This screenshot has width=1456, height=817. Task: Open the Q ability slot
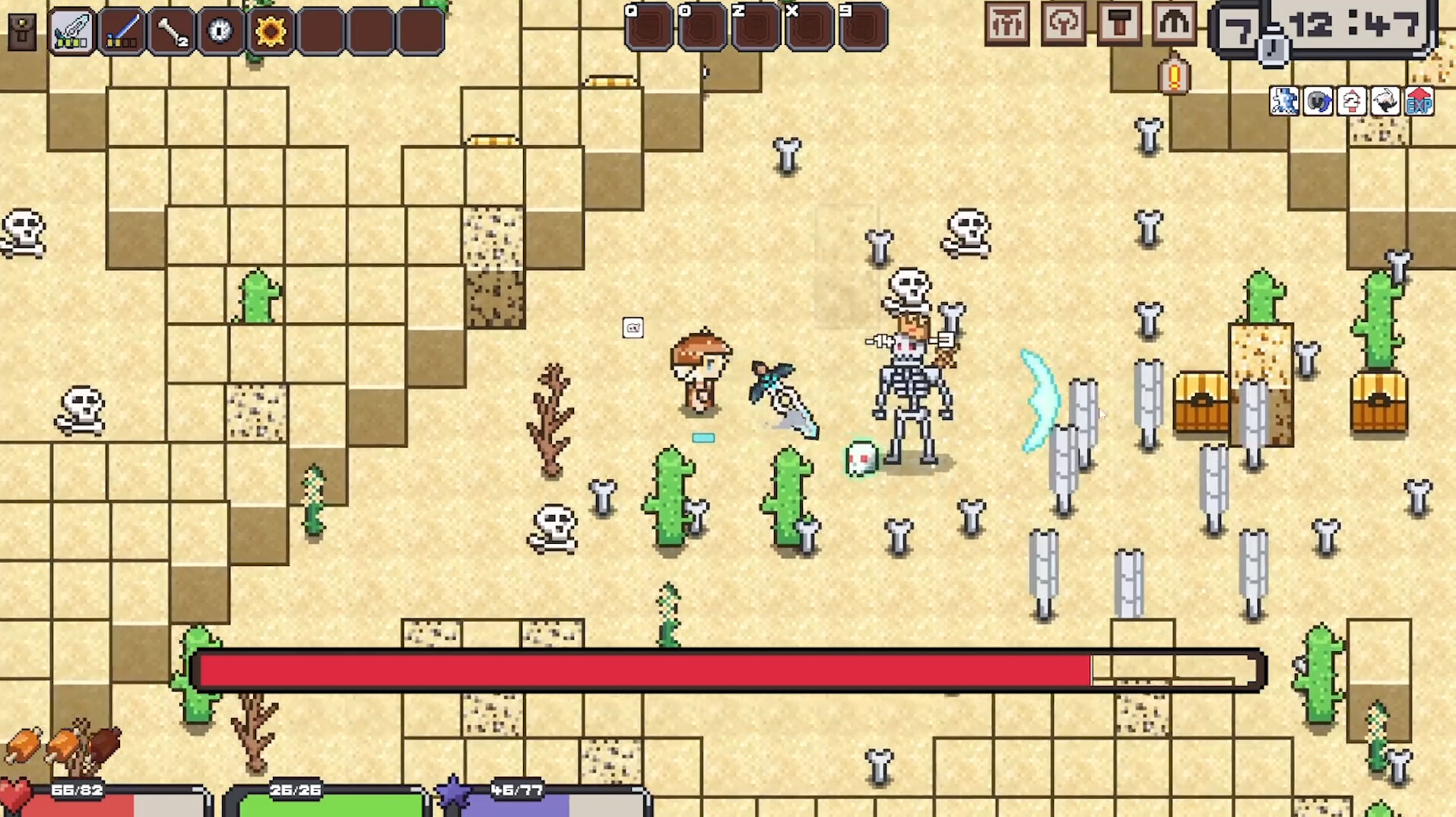coord(646,29)
